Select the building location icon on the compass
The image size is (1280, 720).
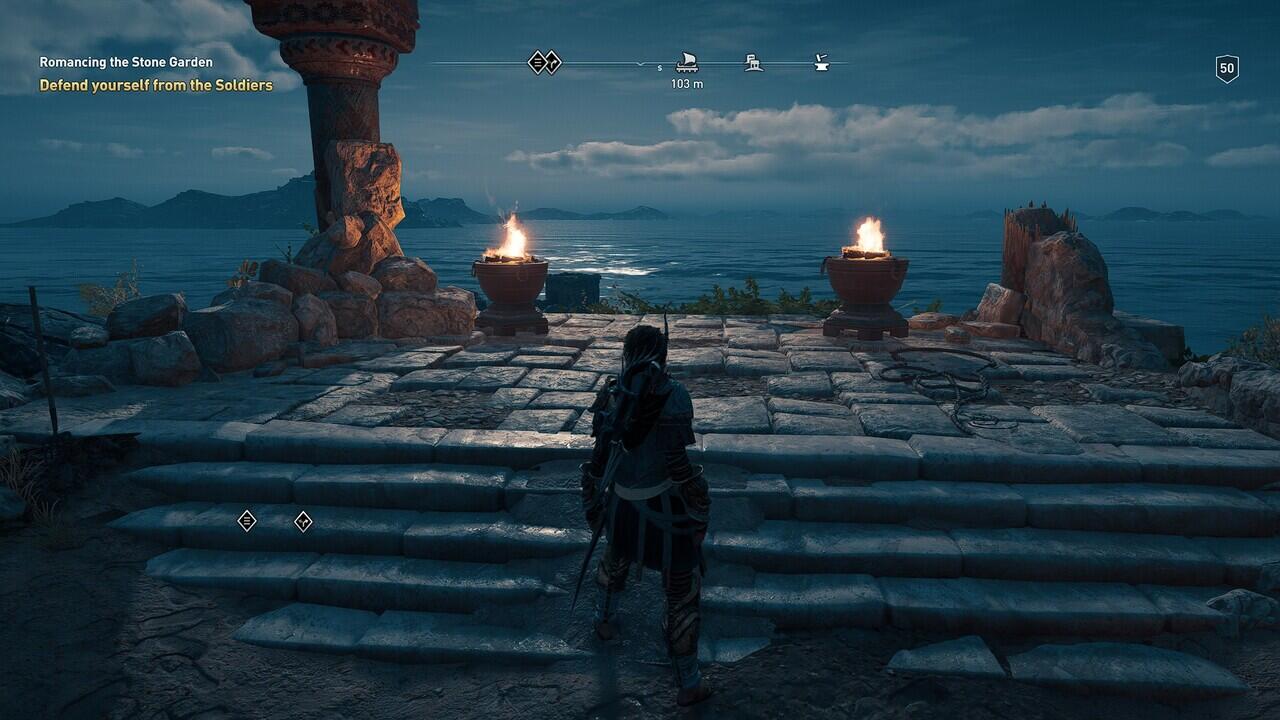754,63
